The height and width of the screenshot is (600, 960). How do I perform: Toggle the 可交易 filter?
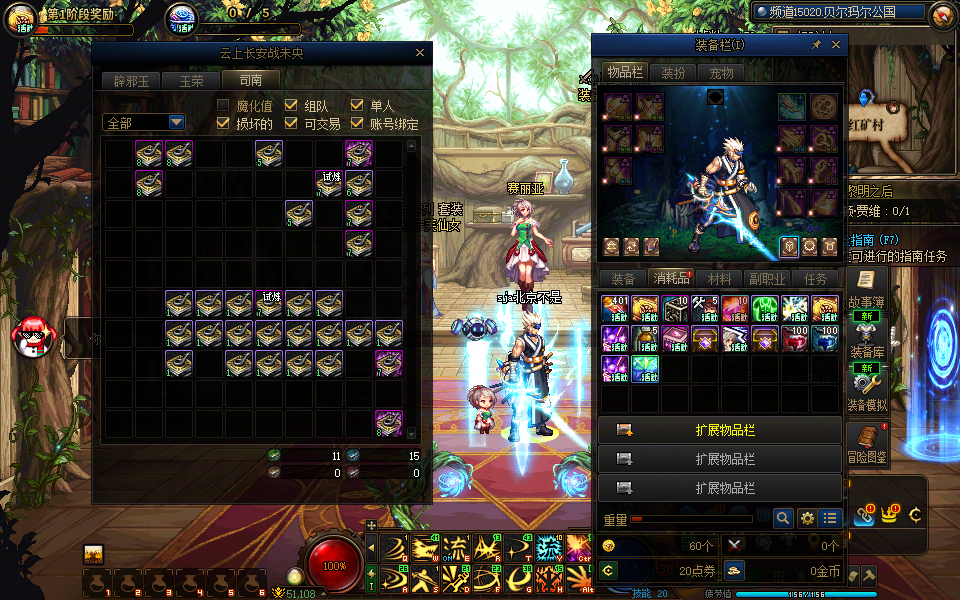pos(291,124)
